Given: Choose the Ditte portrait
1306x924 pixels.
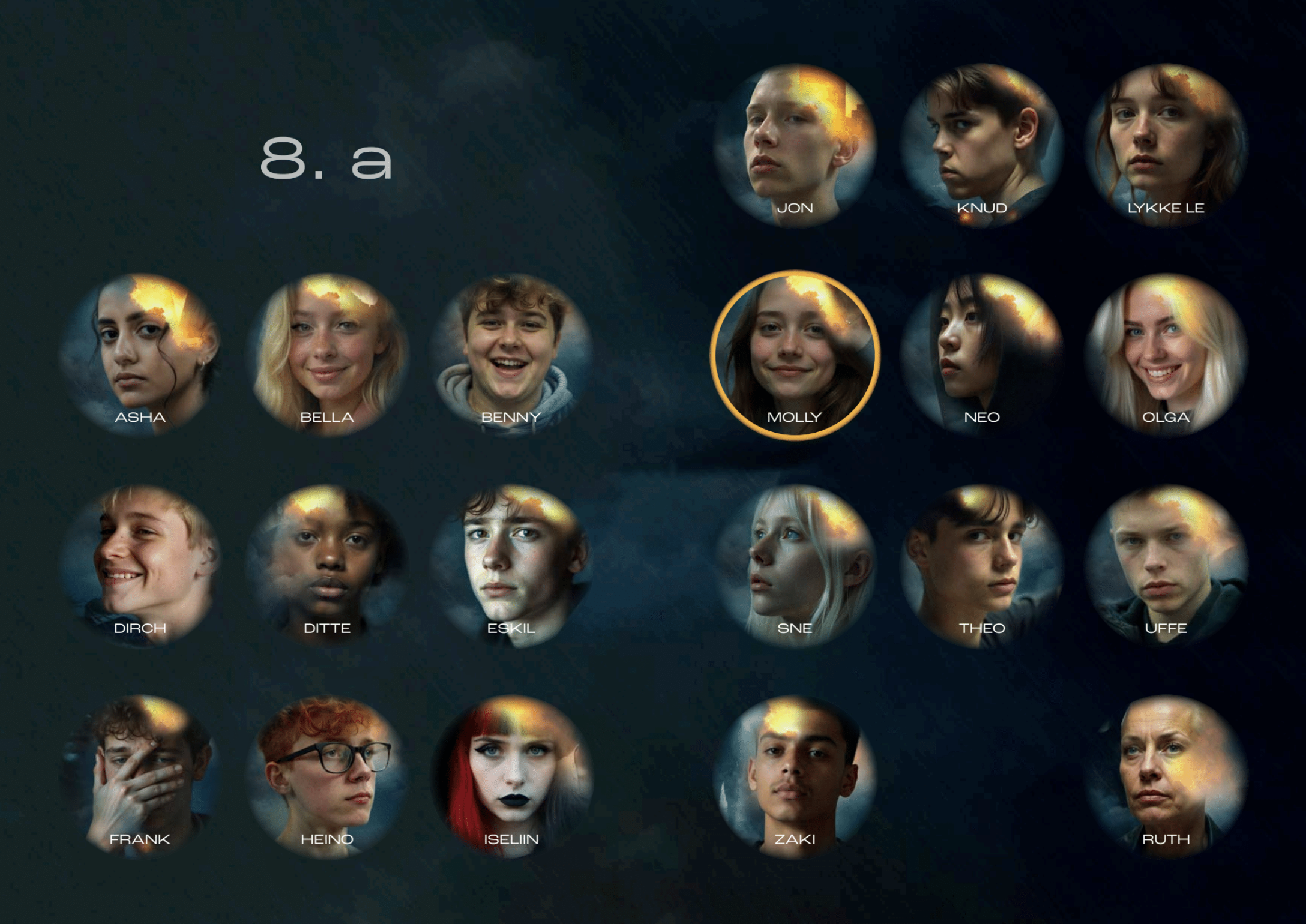Looking at the screenshot, I should [327, 566].
